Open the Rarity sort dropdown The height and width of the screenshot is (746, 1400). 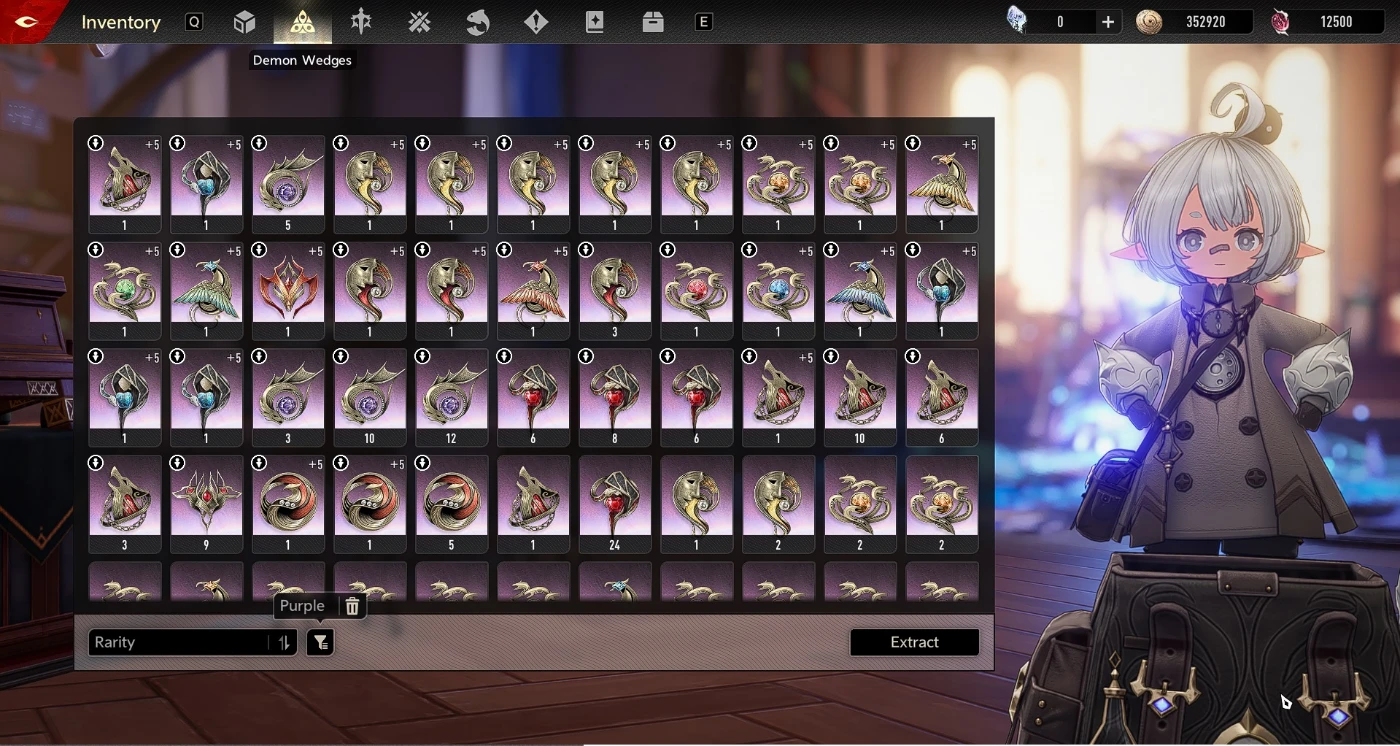[x=180, y=642]
